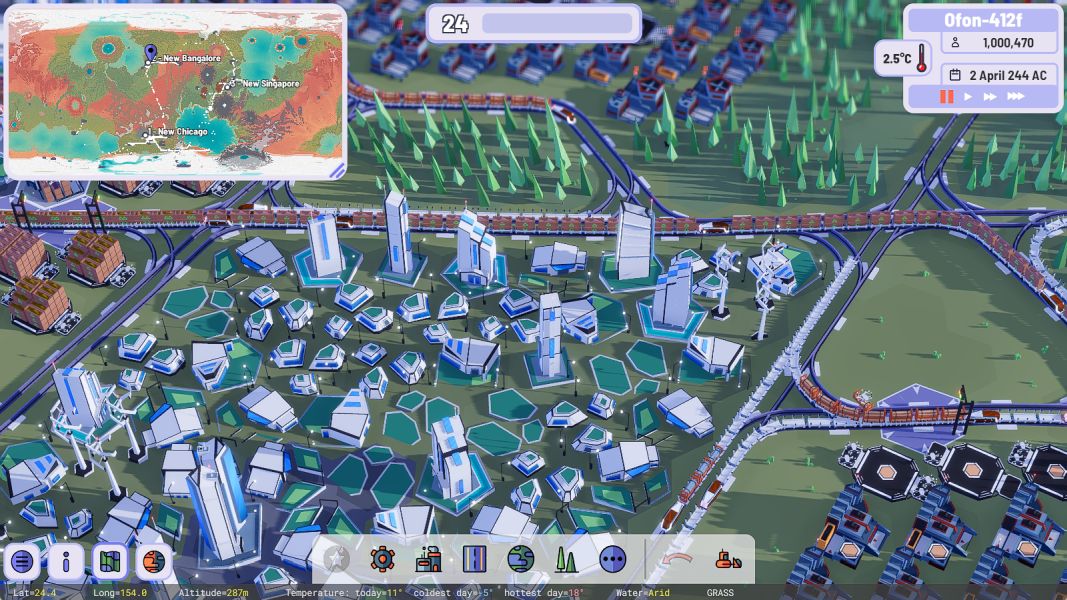1067x600 pixels.
Task: Open the terraforming planet category
Action: 521,559
